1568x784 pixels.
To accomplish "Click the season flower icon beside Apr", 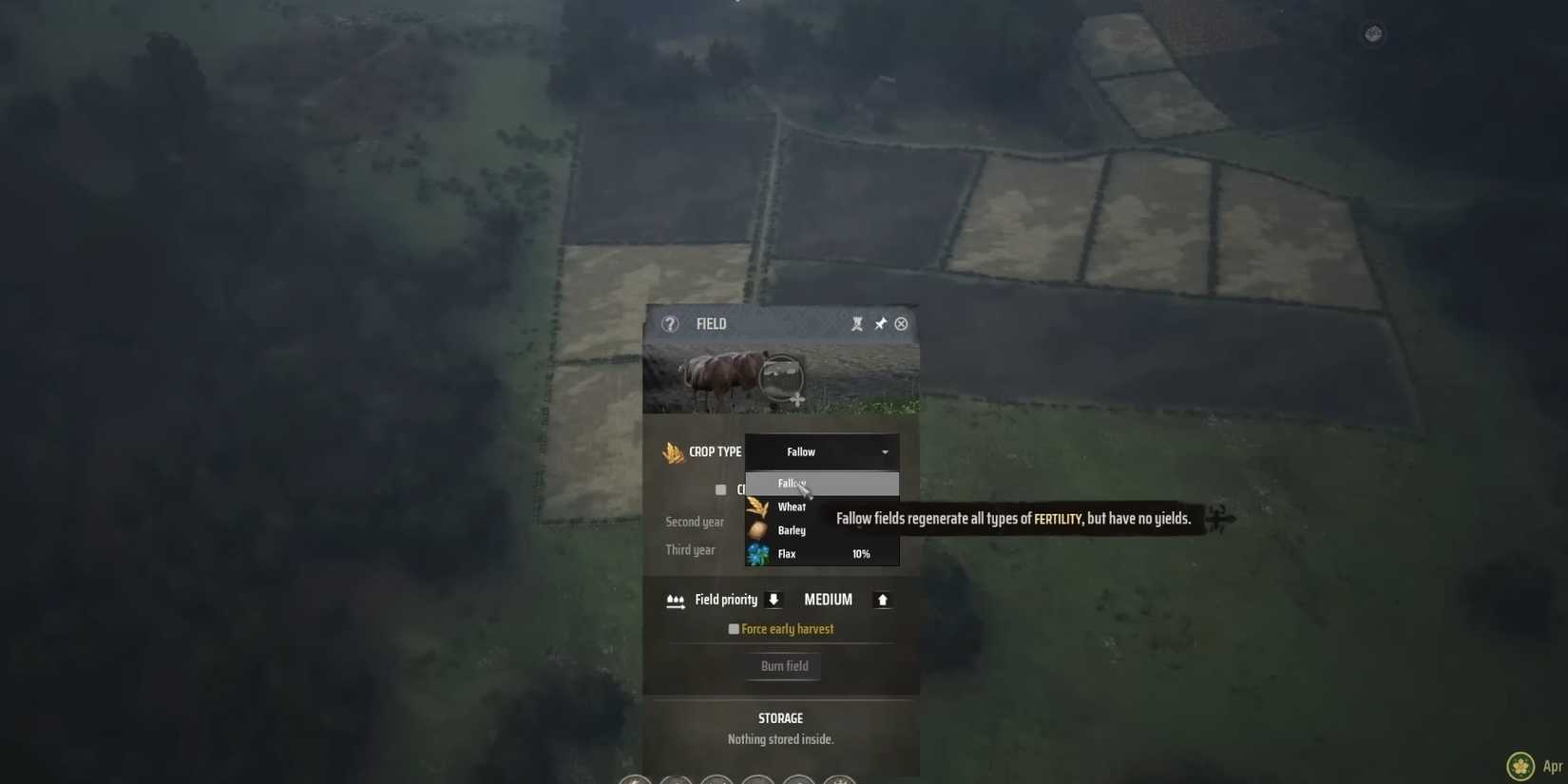I will tap(1520, 765).
